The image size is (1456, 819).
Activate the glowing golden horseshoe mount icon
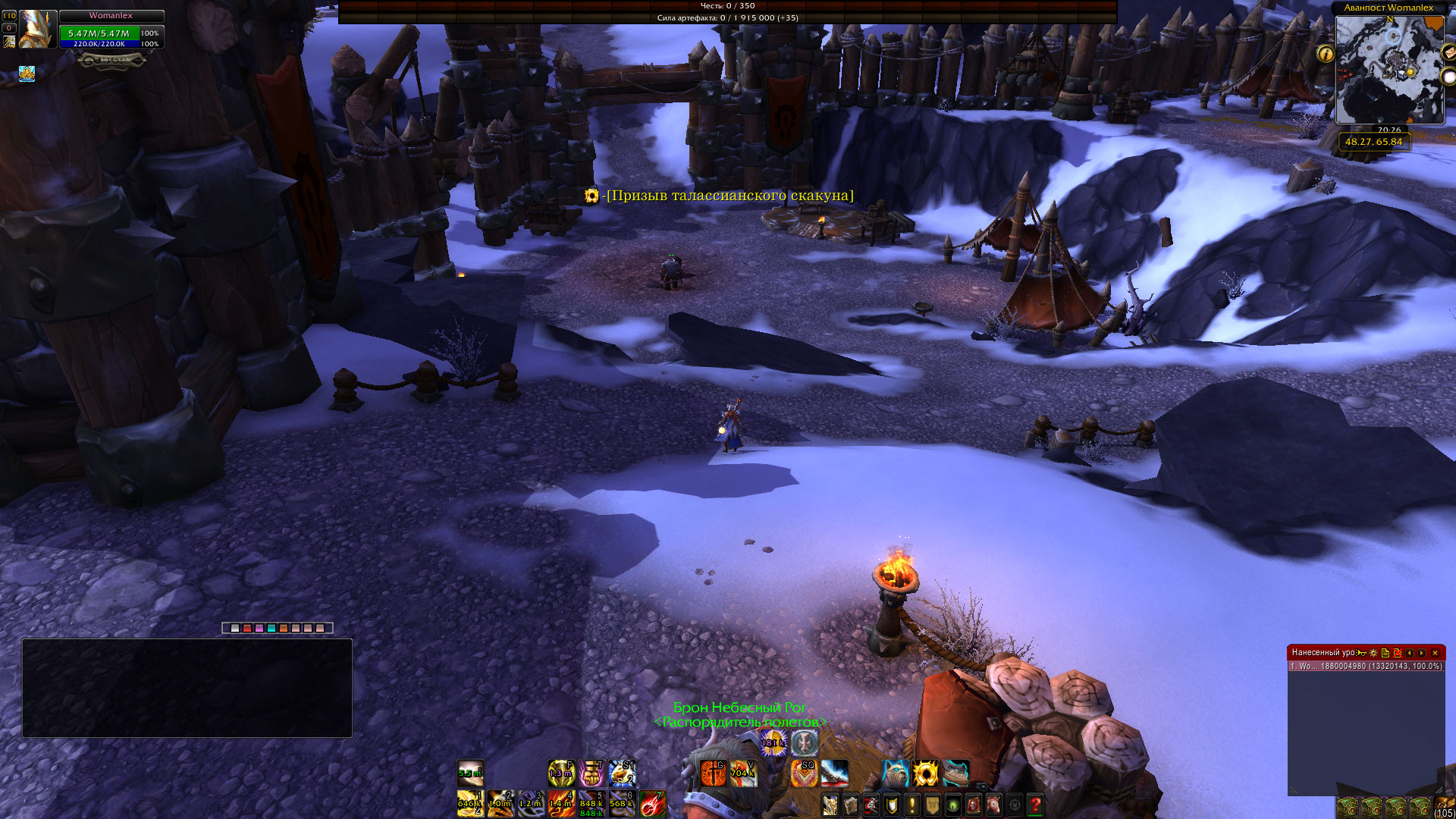tap(925, 773)
